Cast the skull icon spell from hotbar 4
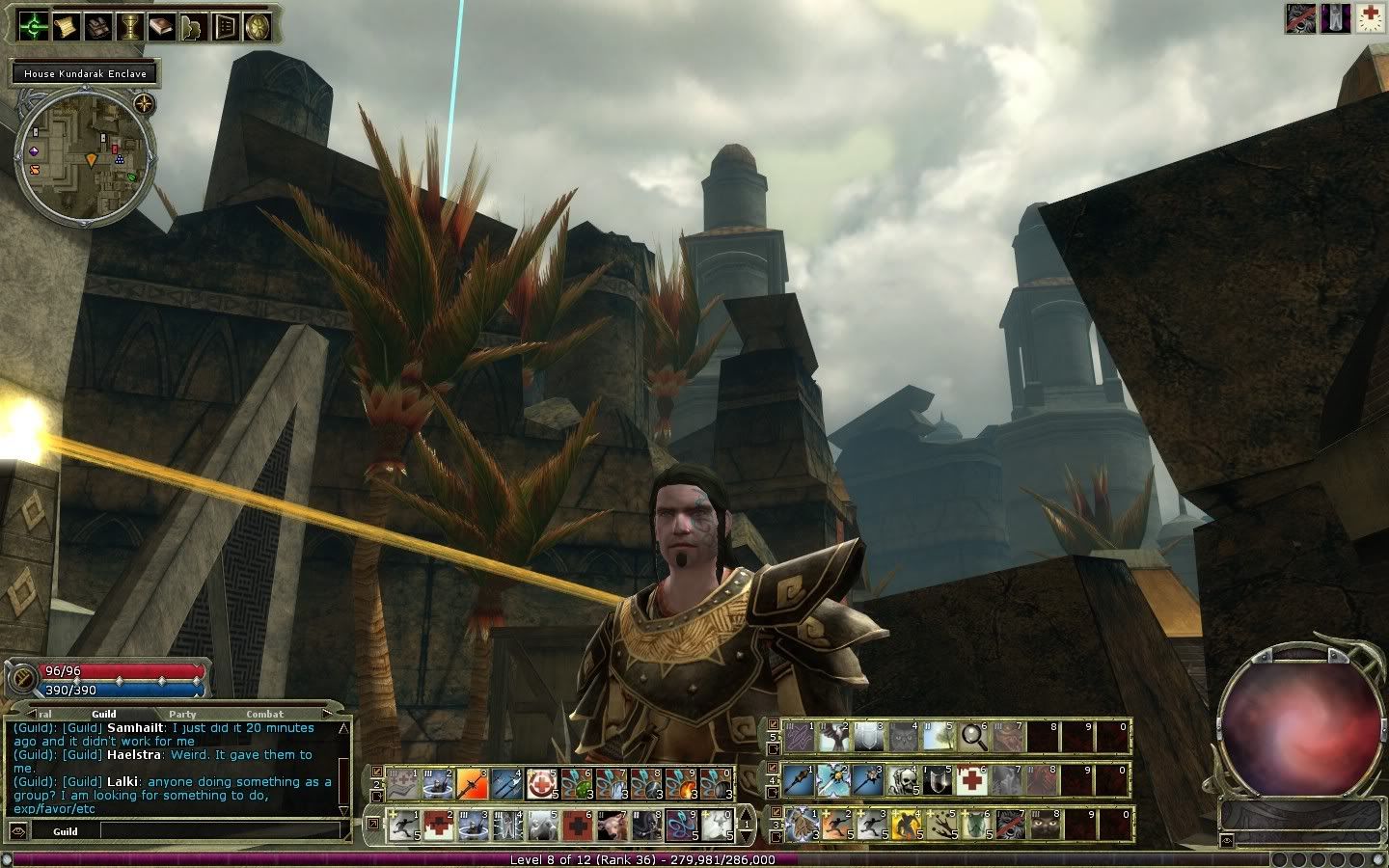This screenshot has width=1389, height=868. tap(903, 778)
